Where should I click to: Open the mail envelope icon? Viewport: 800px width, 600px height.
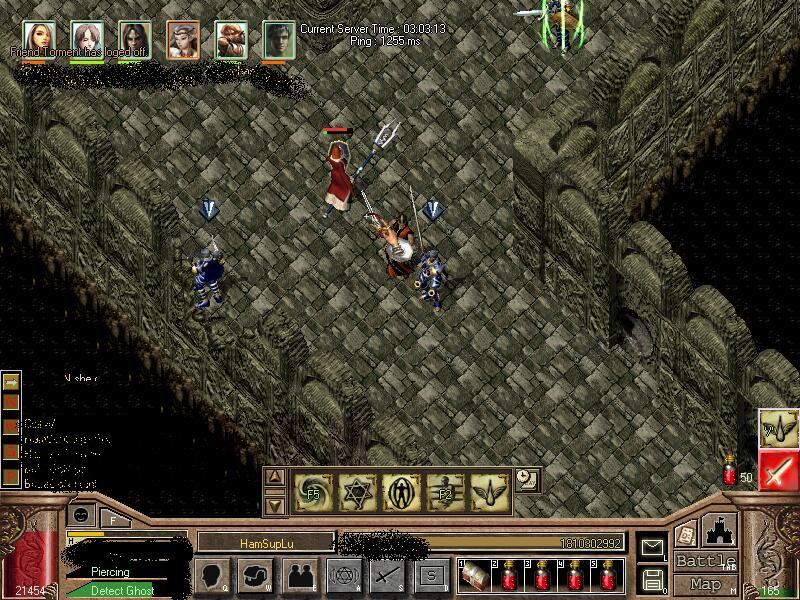pos(653,548)
